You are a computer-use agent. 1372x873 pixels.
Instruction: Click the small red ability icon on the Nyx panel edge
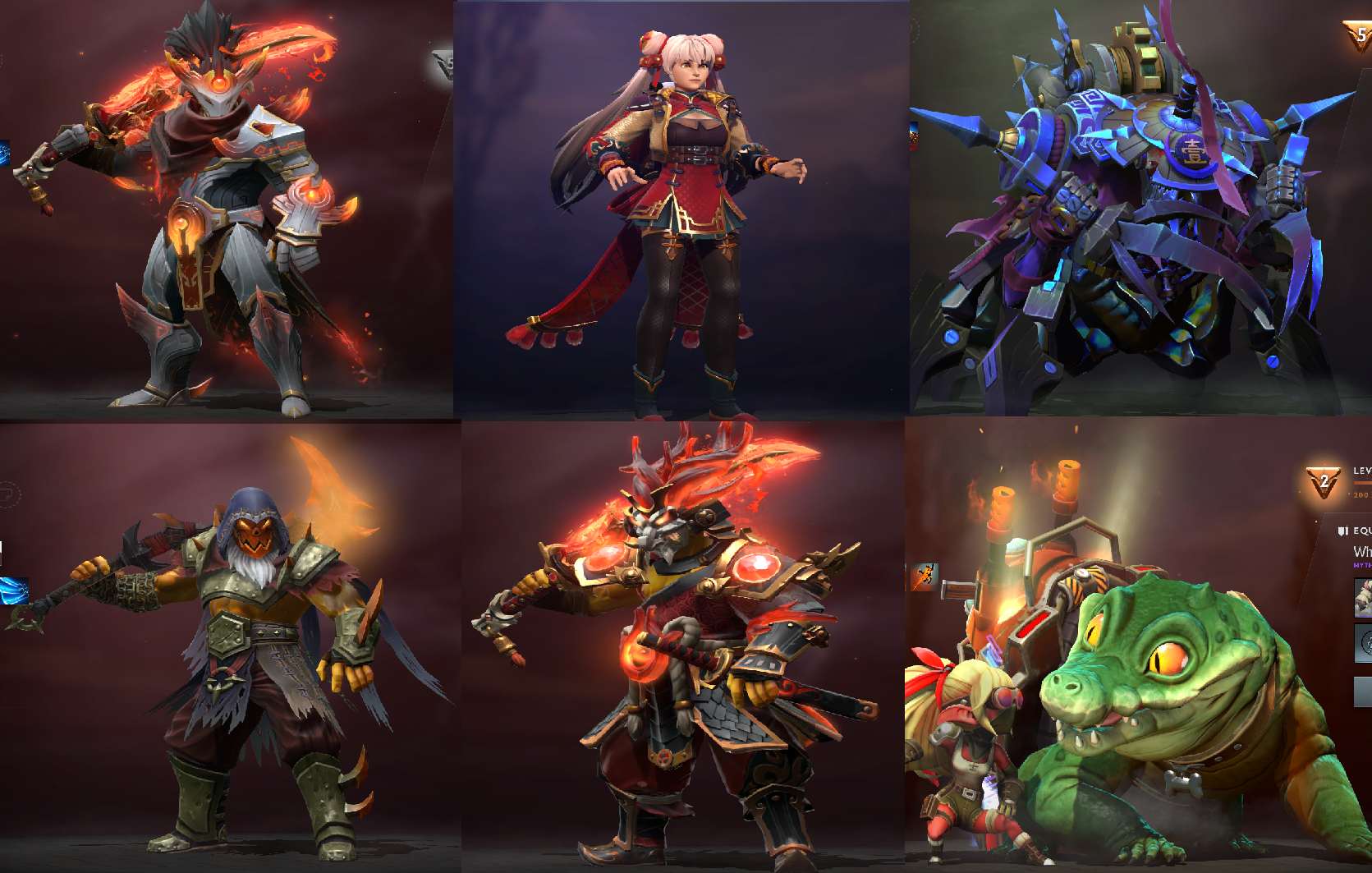click(x=914, y=136)
